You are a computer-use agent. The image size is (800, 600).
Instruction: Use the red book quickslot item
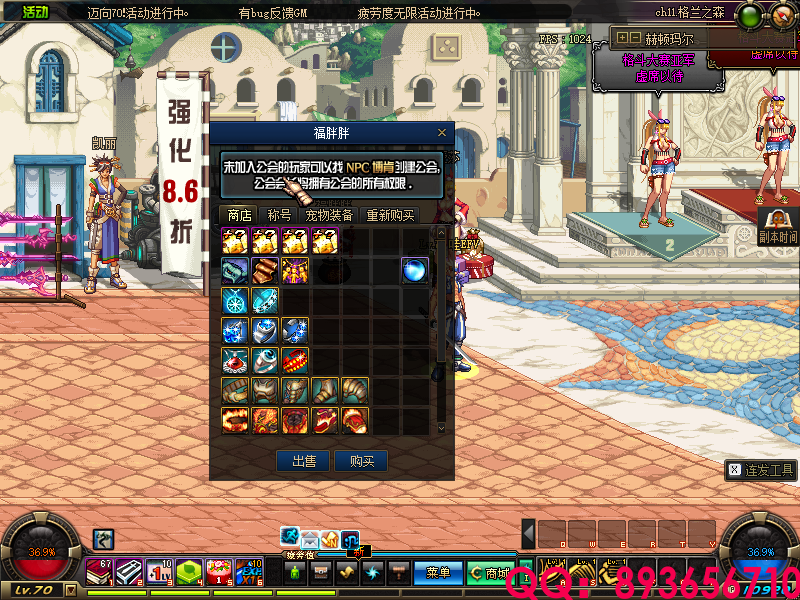[100, 571]
